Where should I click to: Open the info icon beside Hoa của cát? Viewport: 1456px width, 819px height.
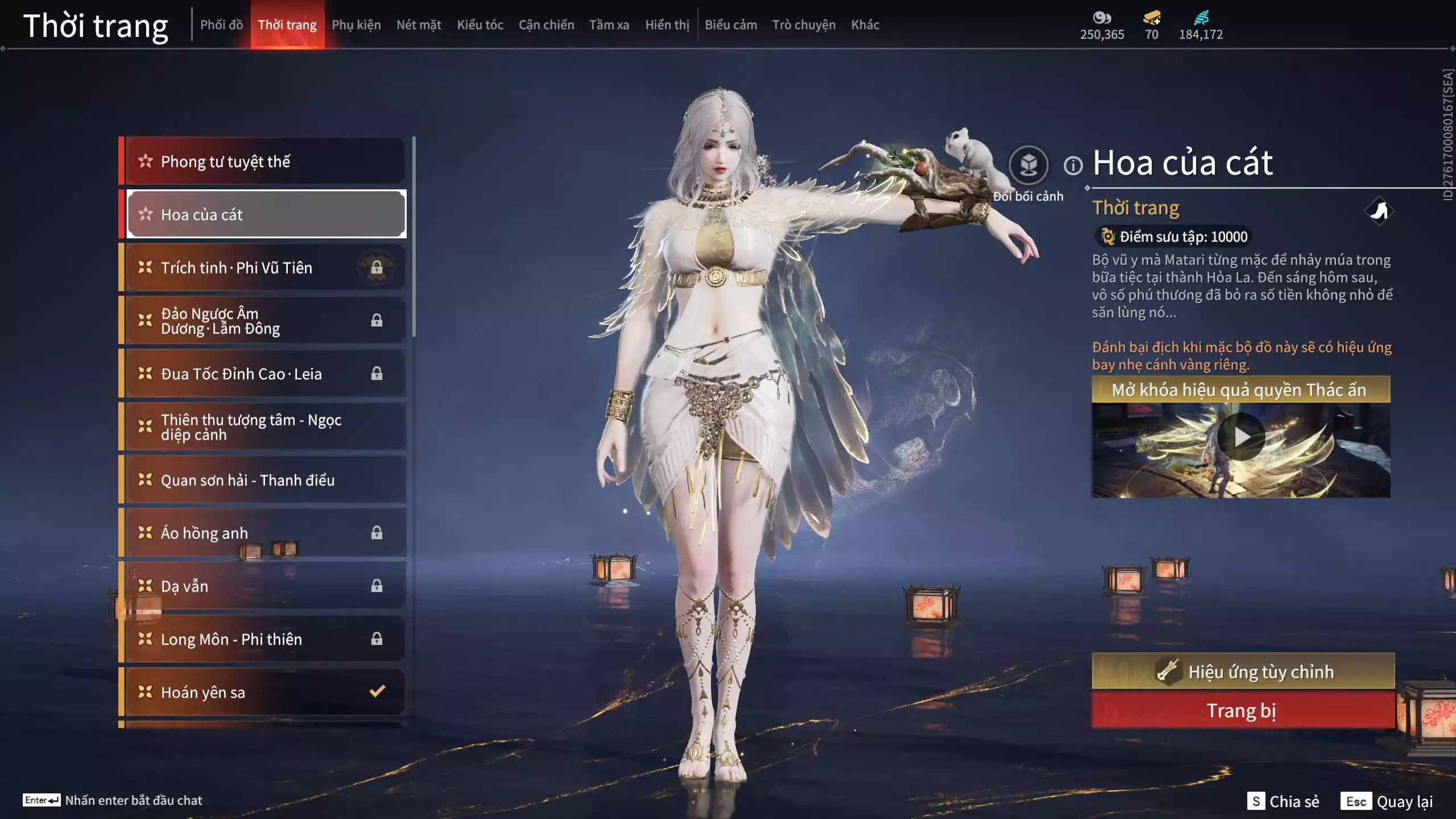click(x=1073, y=166)
